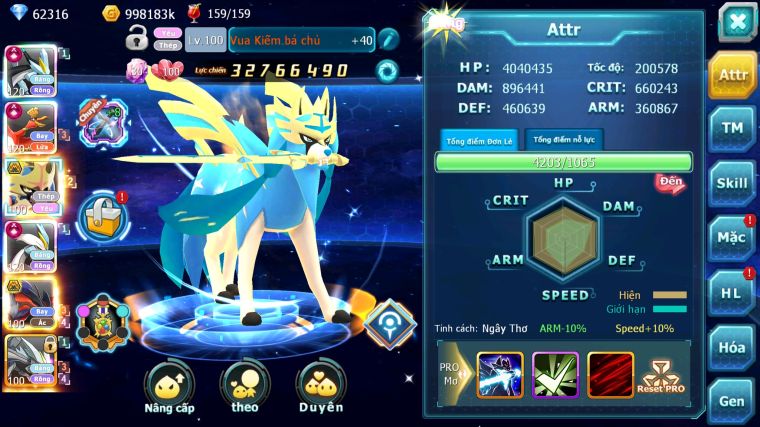
Task: Open the Mặc tab
Action: pyautogui.click(x=732, y=238)
